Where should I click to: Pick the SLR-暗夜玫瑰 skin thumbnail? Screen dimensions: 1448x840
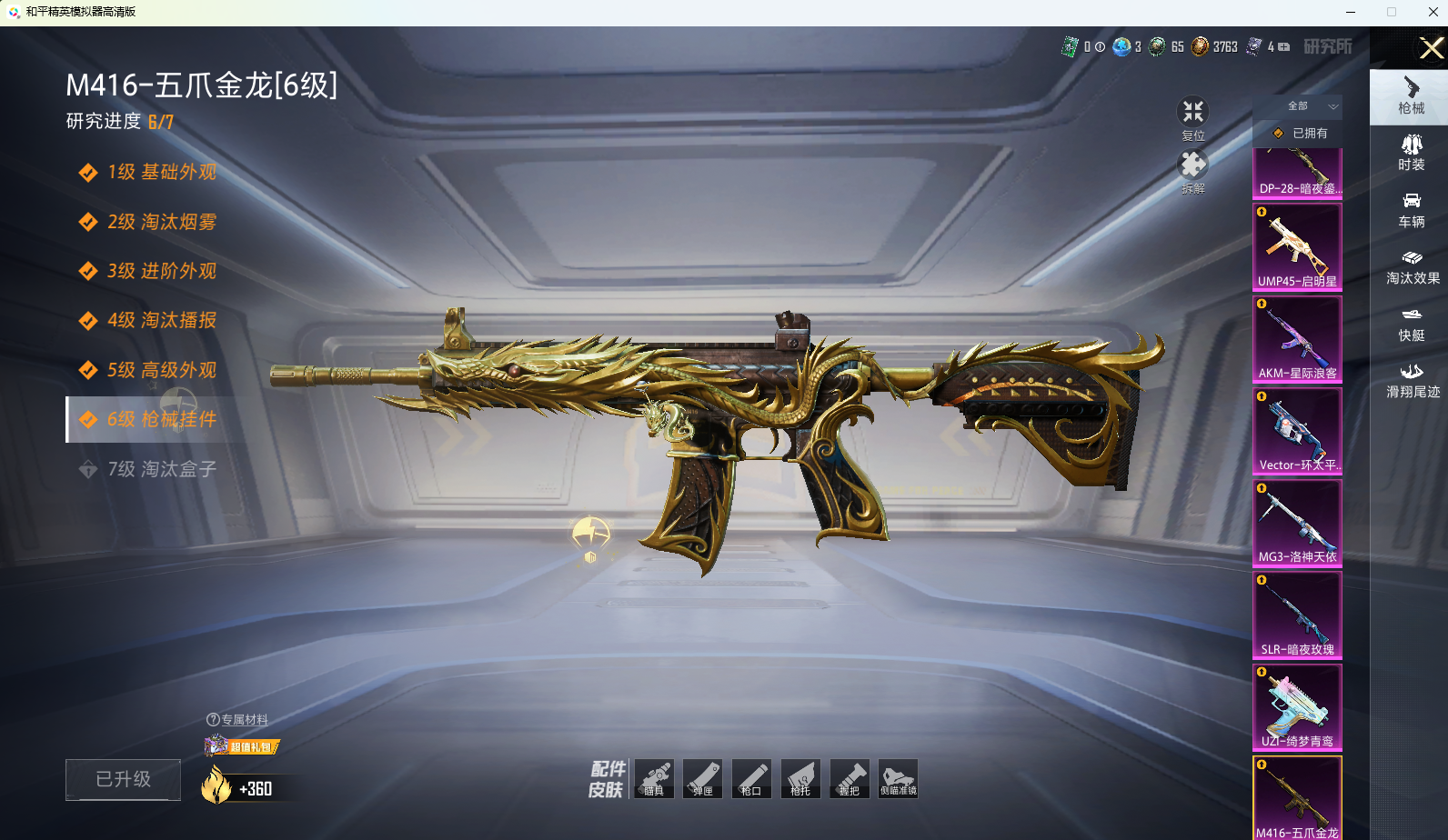(1297, 615)
